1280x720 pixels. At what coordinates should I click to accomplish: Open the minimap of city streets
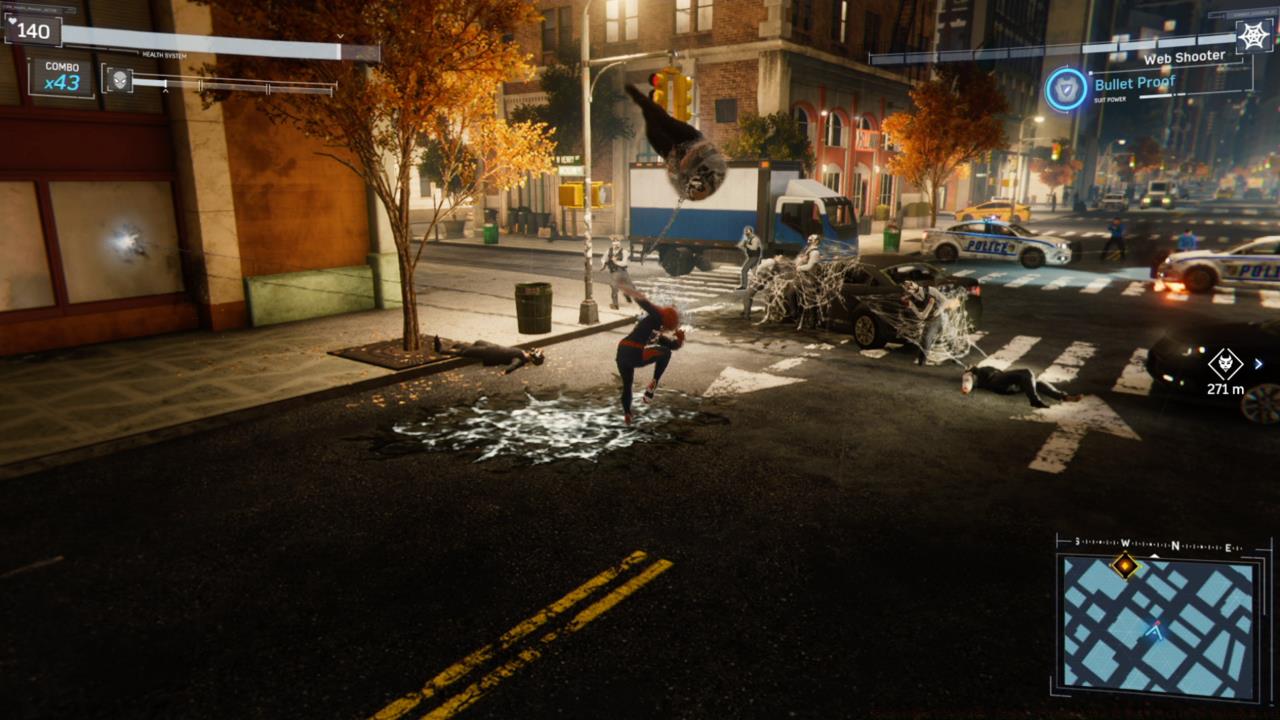click(1158, 626)
